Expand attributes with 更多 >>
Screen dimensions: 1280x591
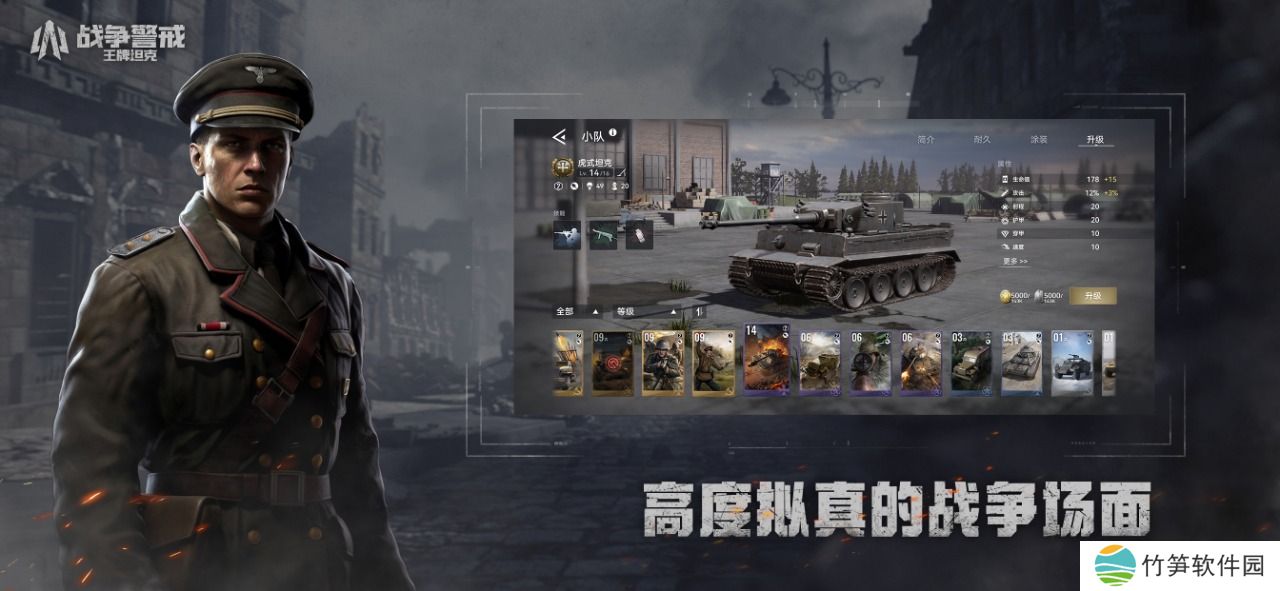[1015, 261]
